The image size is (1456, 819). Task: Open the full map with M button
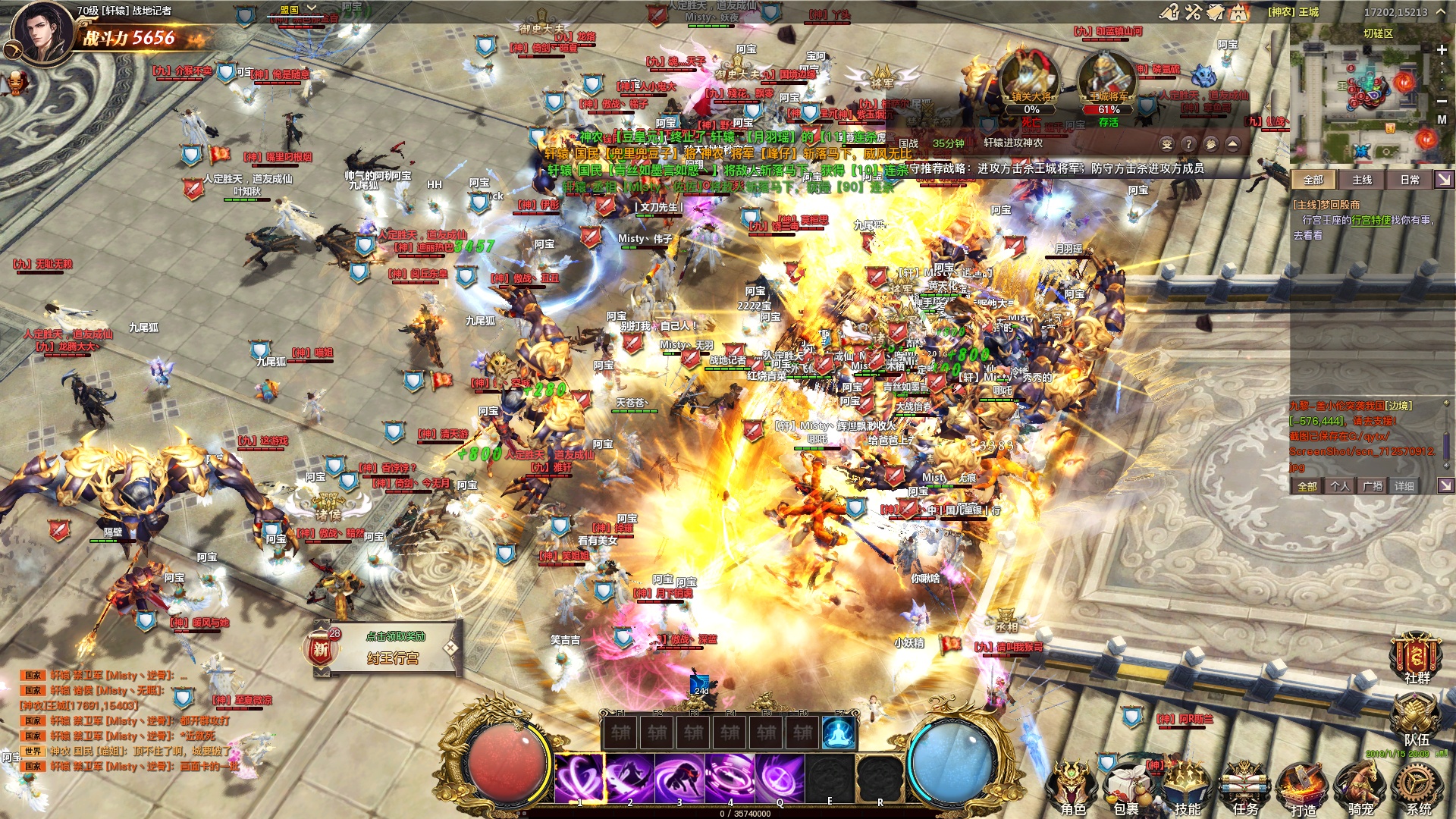1442,120
